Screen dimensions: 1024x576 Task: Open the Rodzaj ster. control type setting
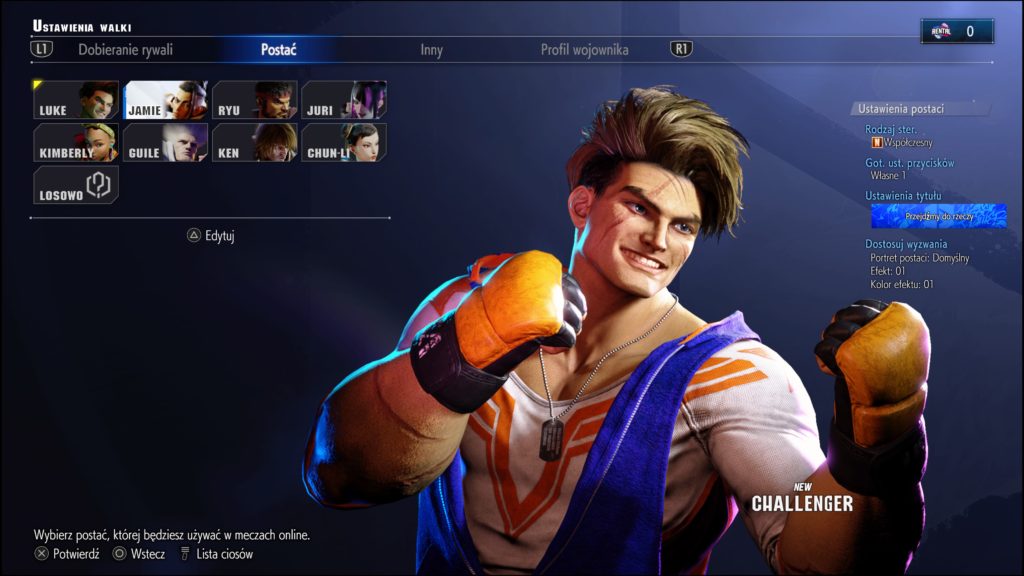892,130
